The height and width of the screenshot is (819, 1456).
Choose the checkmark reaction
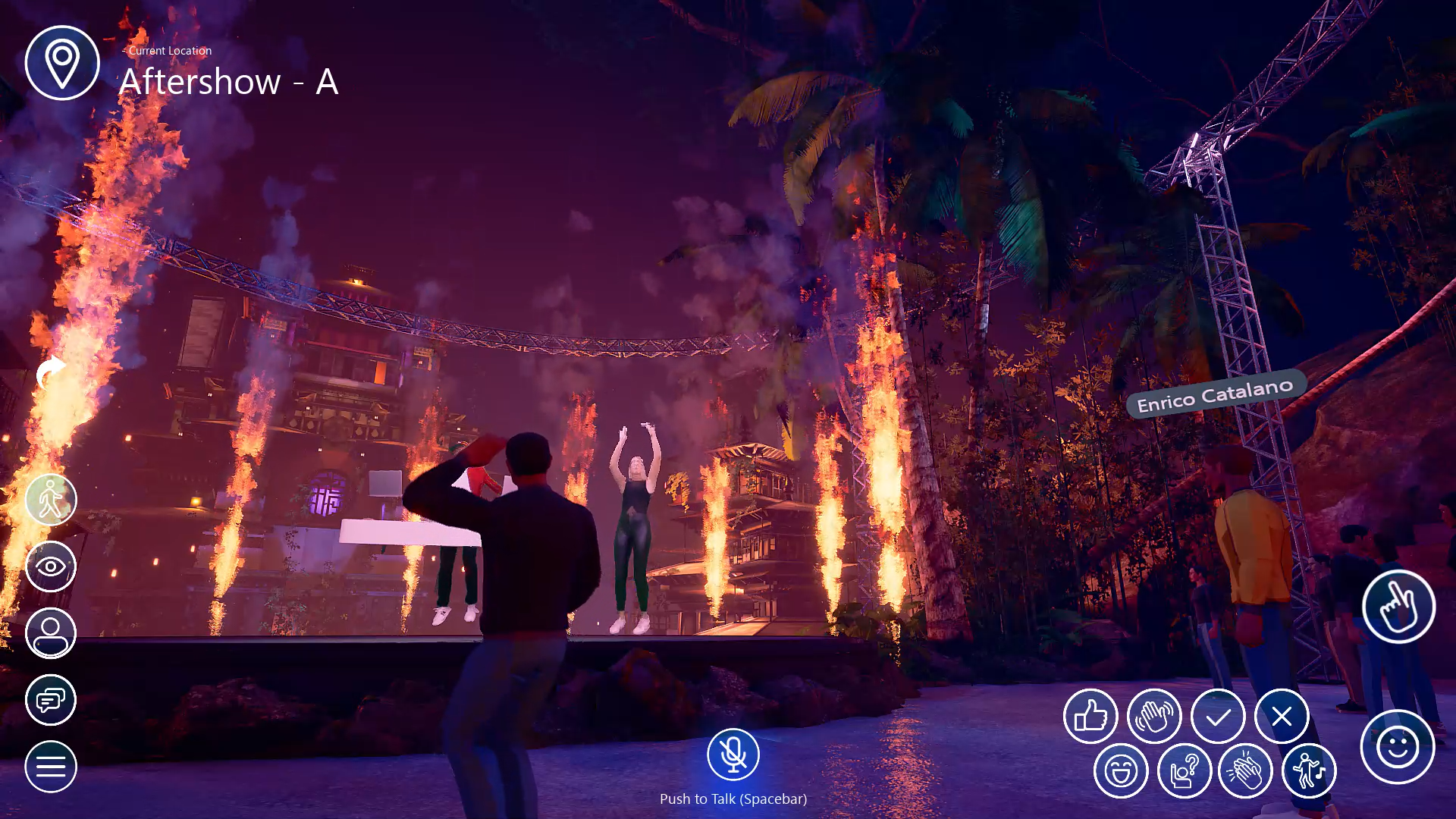[x=1218, y=716]
